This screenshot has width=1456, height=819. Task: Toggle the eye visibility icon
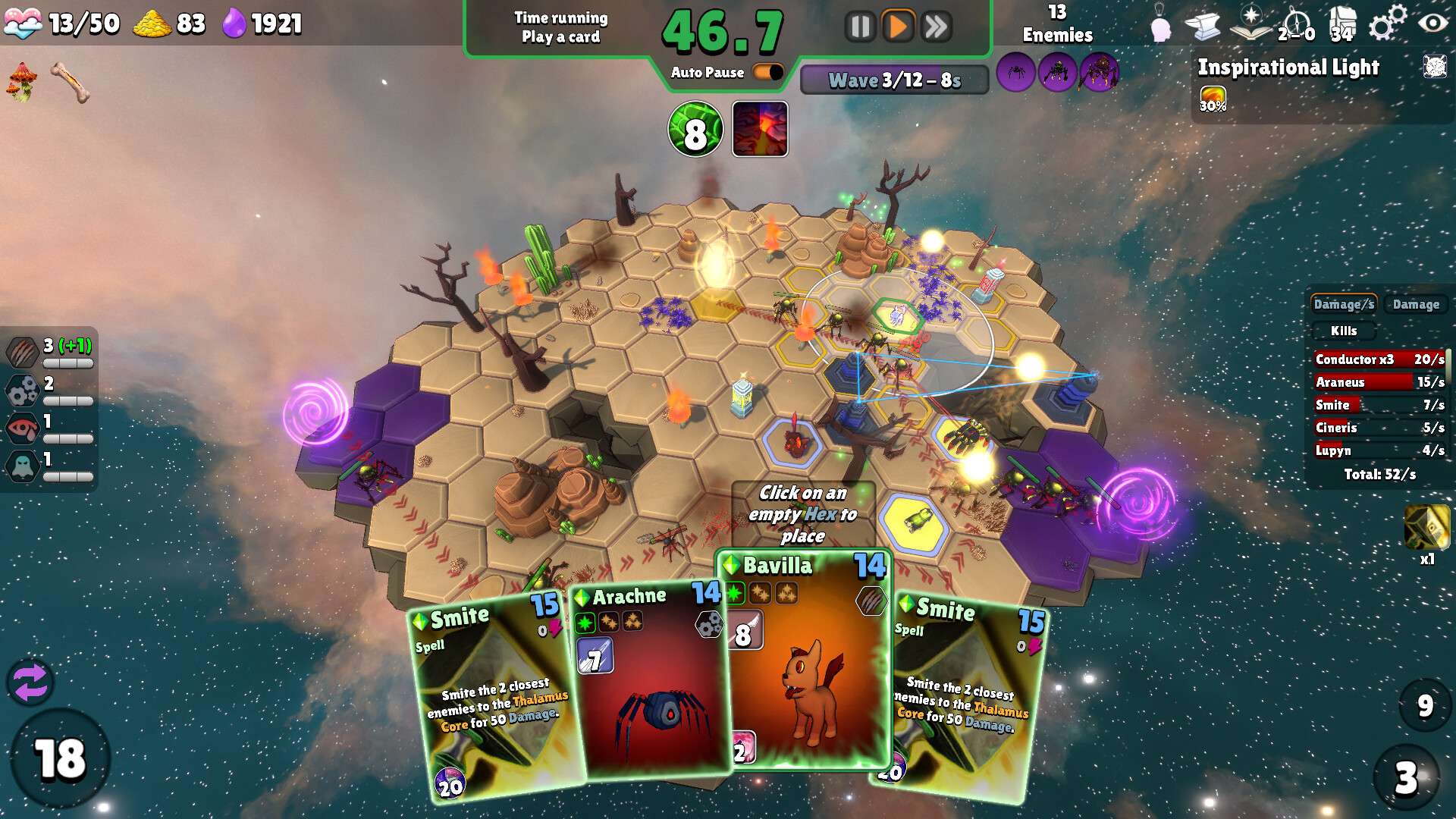(x=1432, y=23)
